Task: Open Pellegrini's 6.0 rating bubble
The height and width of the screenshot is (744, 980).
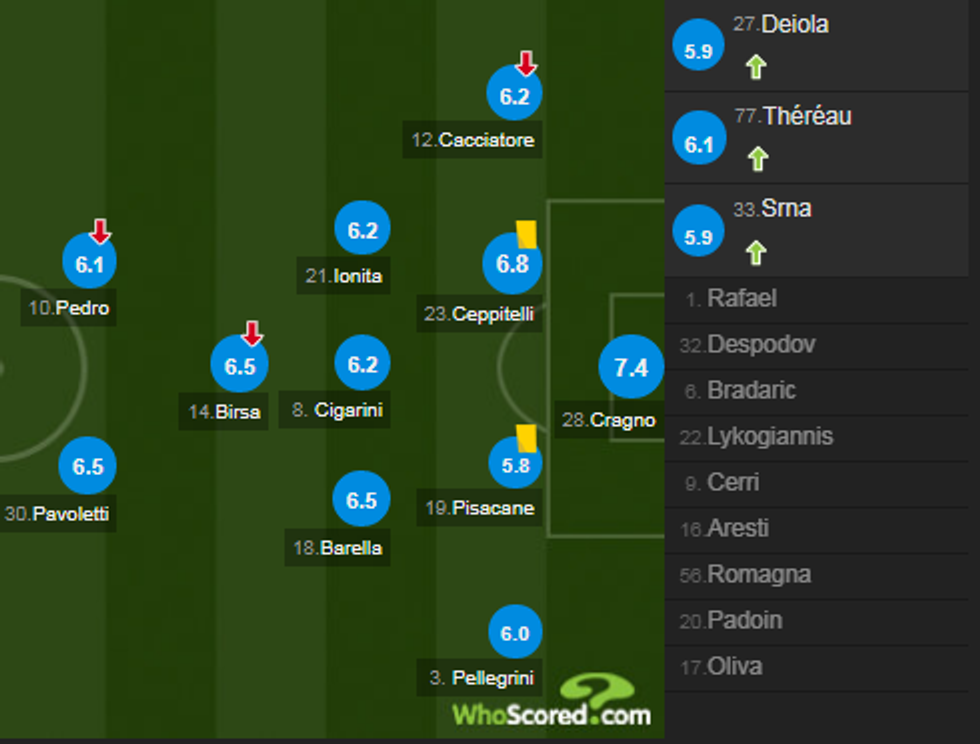Action: 515,634
